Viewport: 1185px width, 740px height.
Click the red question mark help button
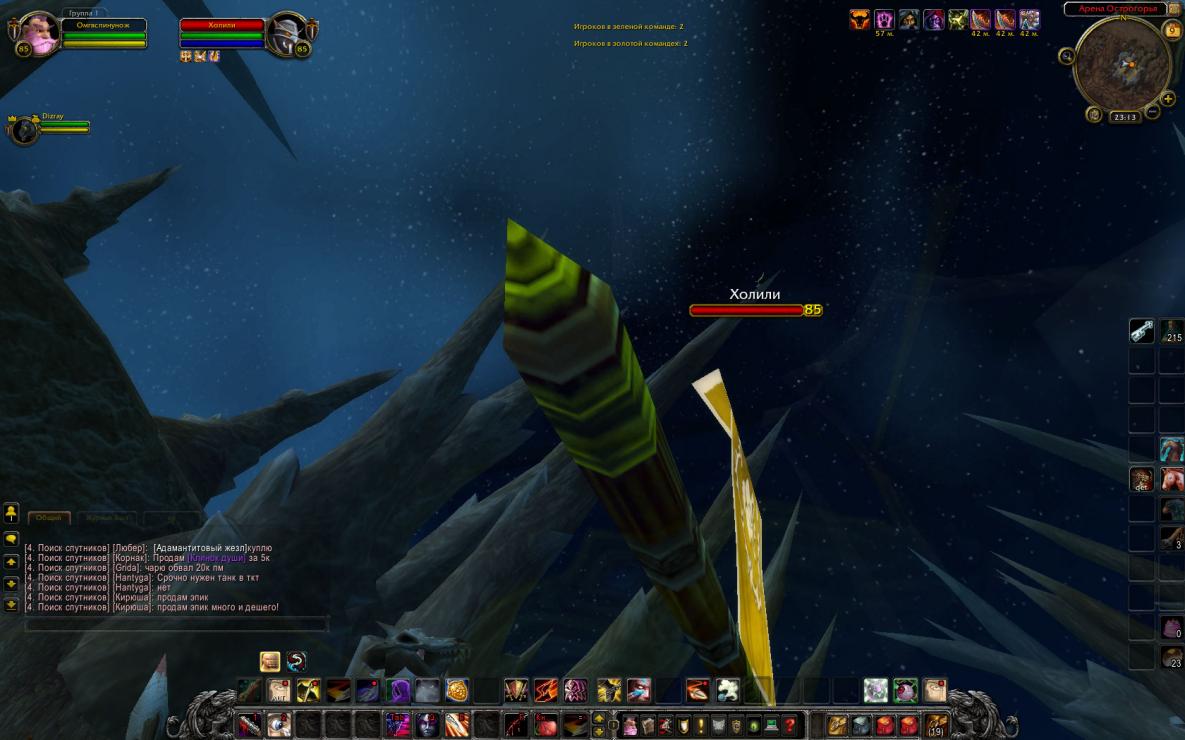point(790,725)
